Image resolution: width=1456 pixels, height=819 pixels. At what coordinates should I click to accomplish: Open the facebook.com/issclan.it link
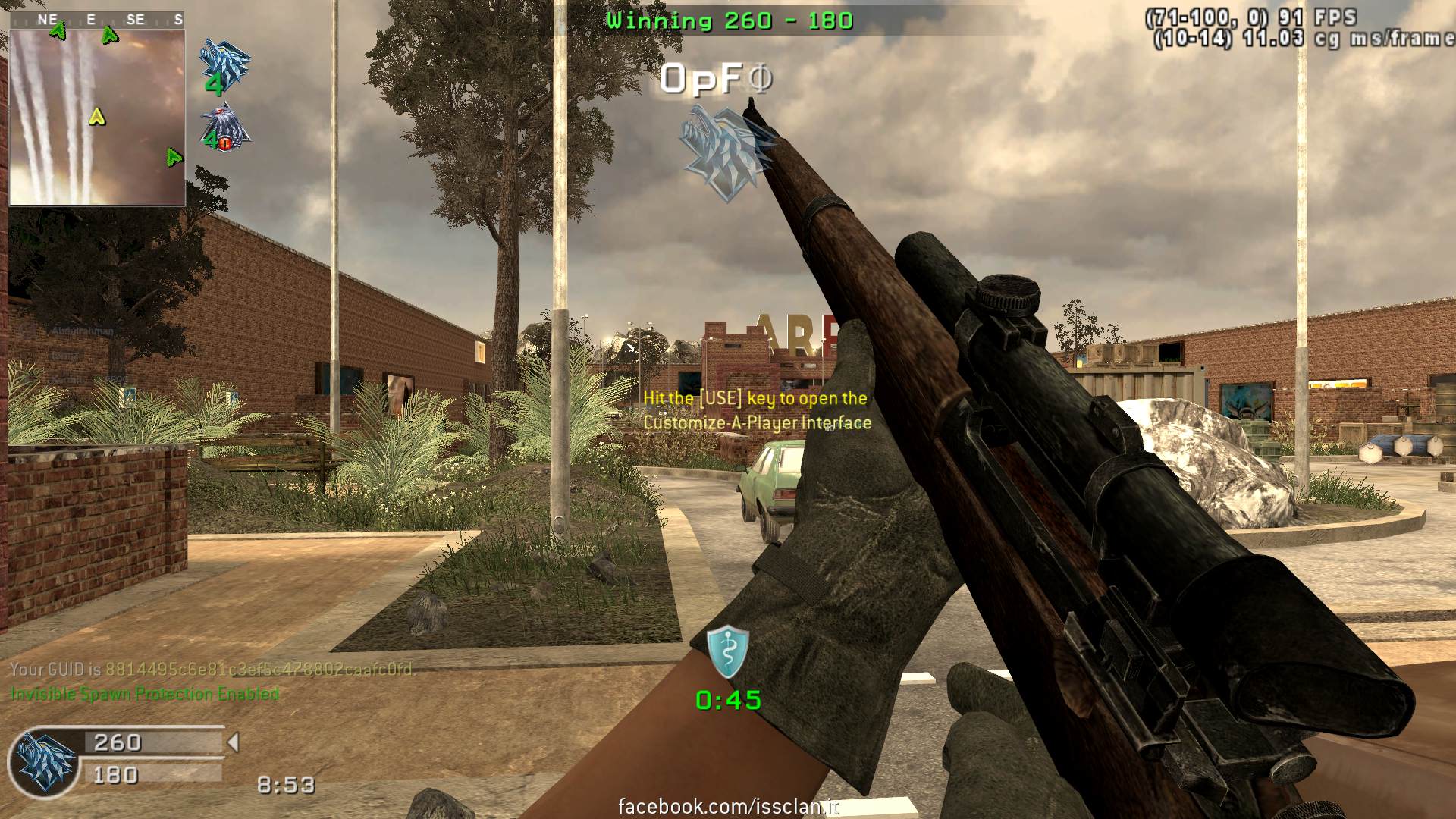tap(728, 806)
